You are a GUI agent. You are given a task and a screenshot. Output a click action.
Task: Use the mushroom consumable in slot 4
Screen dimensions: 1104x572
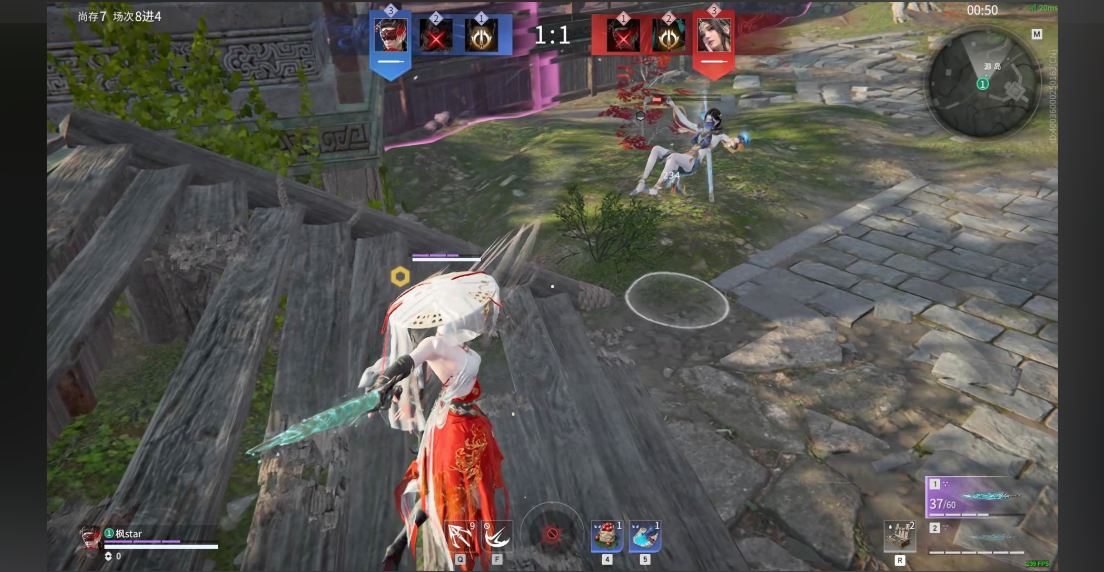pos(607,536)
